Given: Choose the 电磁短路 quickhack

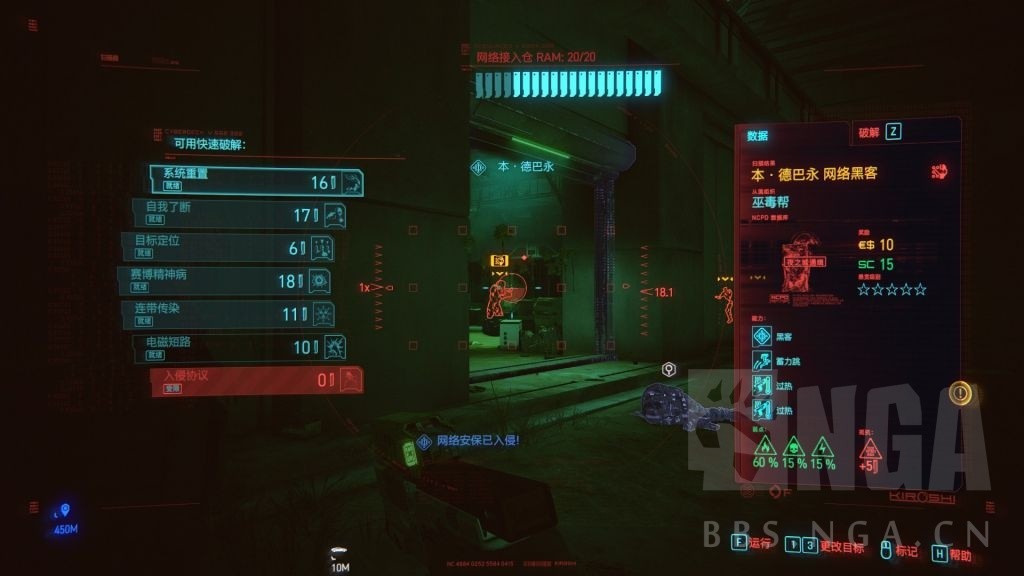Looking at the screenshot, I should click(x=241, y=347).
